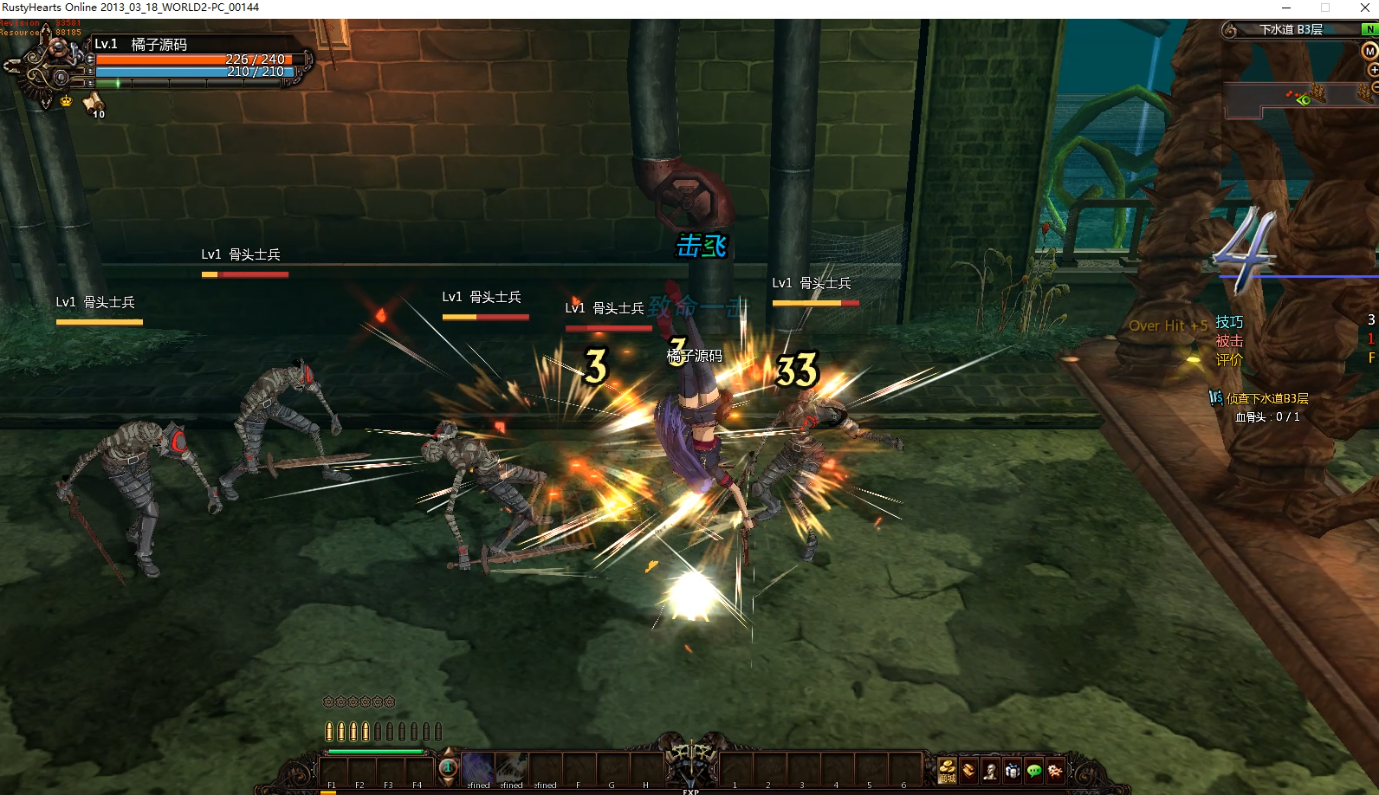The width and height of the screenshot is (1379, 795).
Task: Zoom in the minimap with plus button
Action: 1373,70
